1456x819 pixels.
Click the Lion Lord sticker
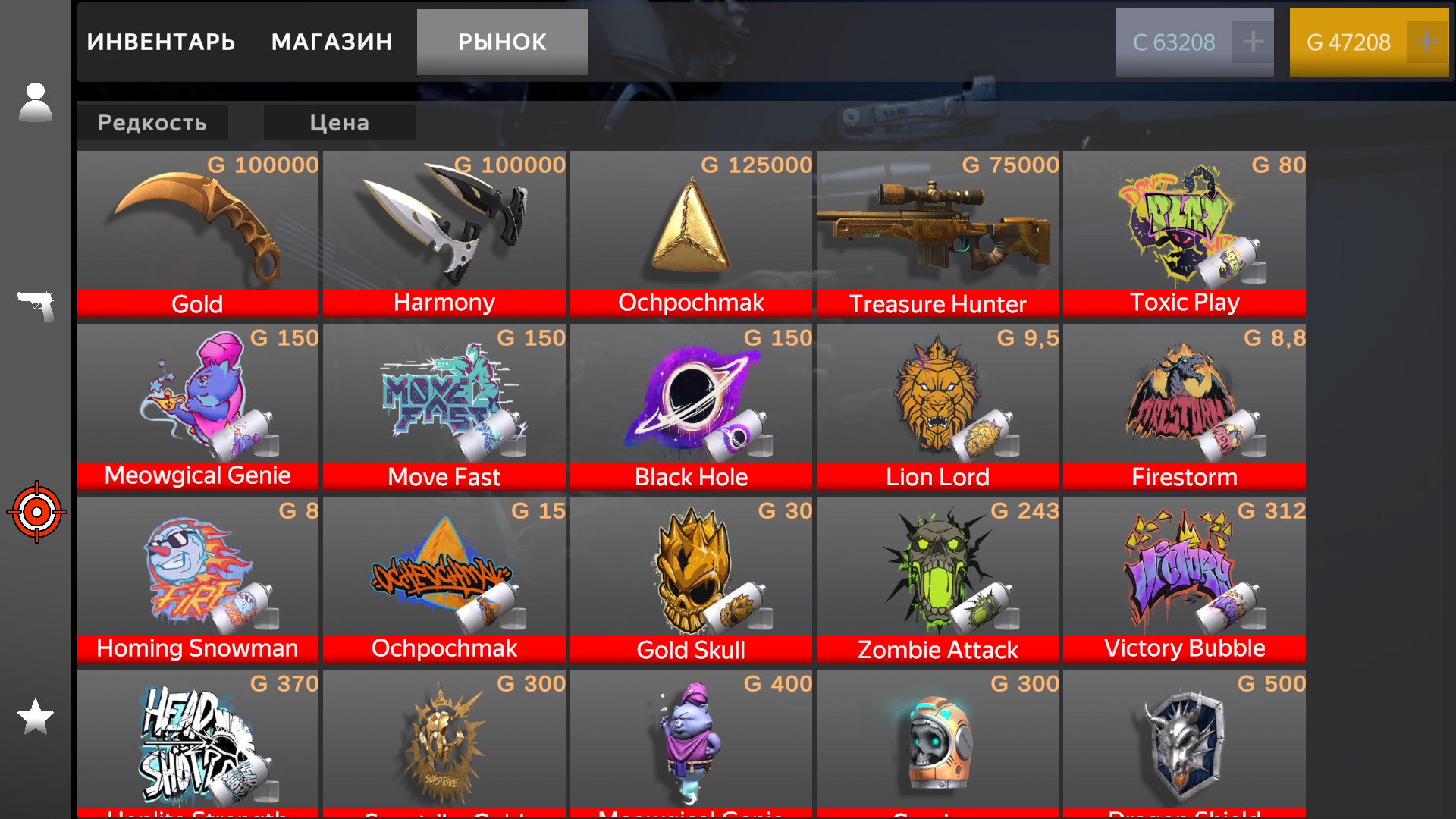(937, 402)
